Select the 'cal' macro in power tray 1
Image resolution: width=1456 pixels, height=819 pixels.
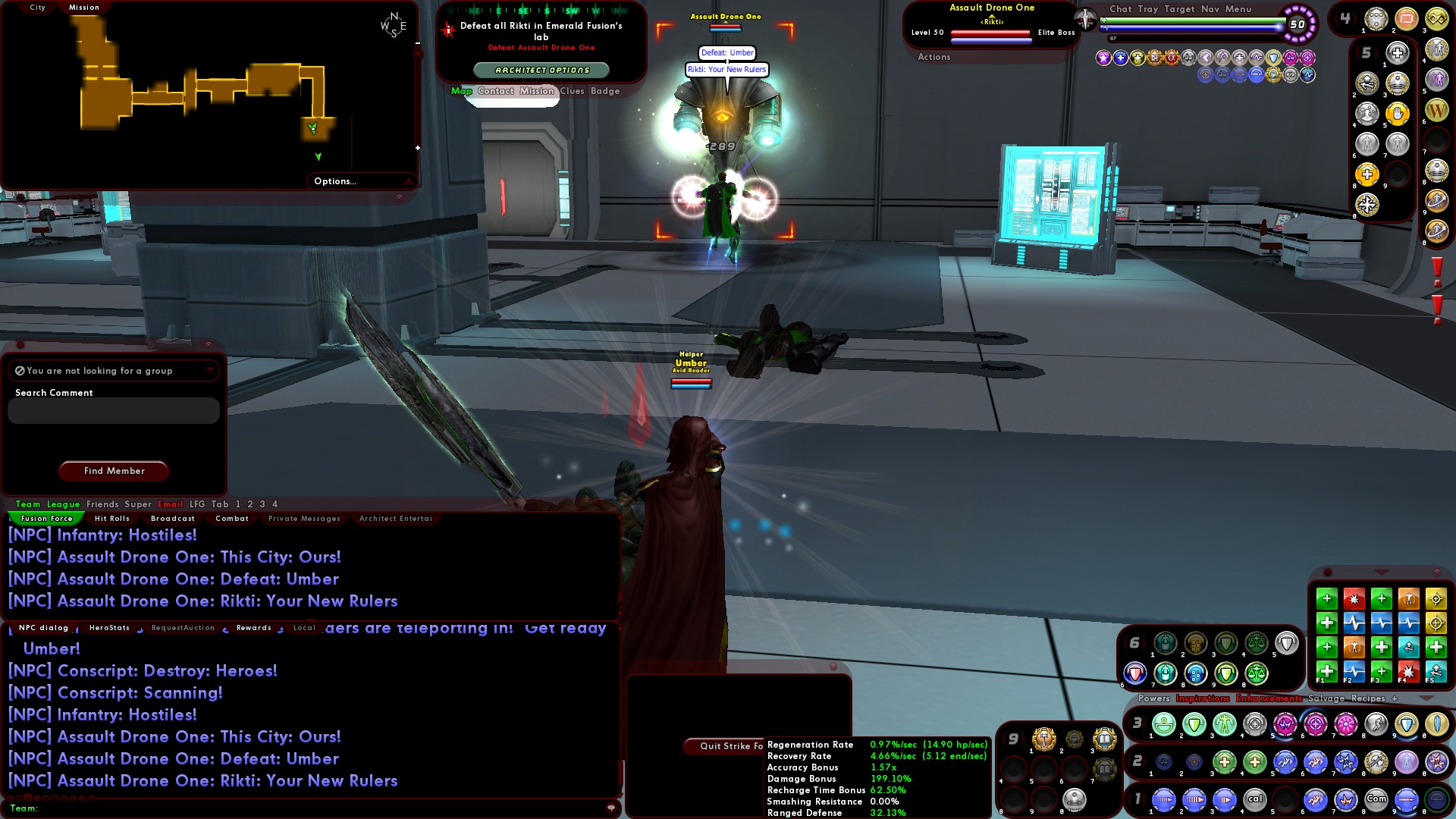tap(1256, 798)
